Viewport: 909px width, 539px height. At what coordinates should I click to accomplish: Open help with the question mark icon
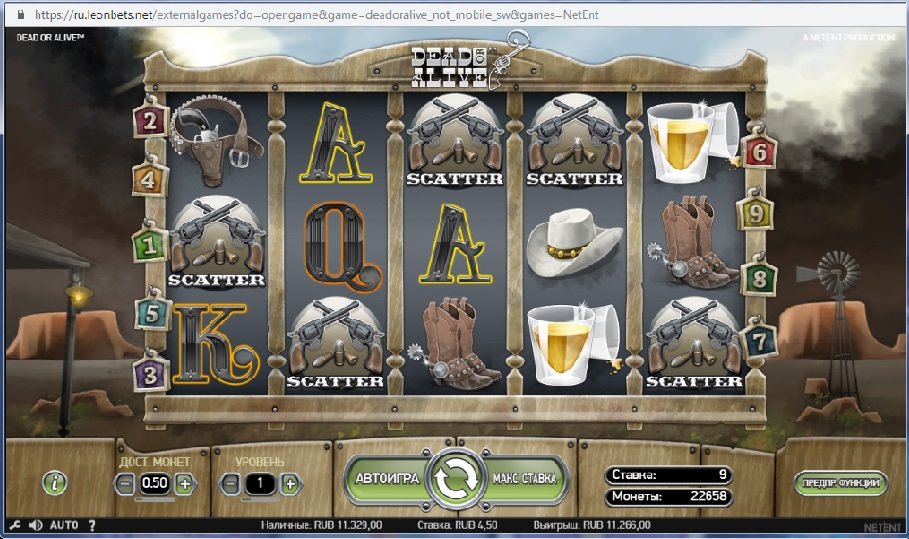click(x=92, y=524)
